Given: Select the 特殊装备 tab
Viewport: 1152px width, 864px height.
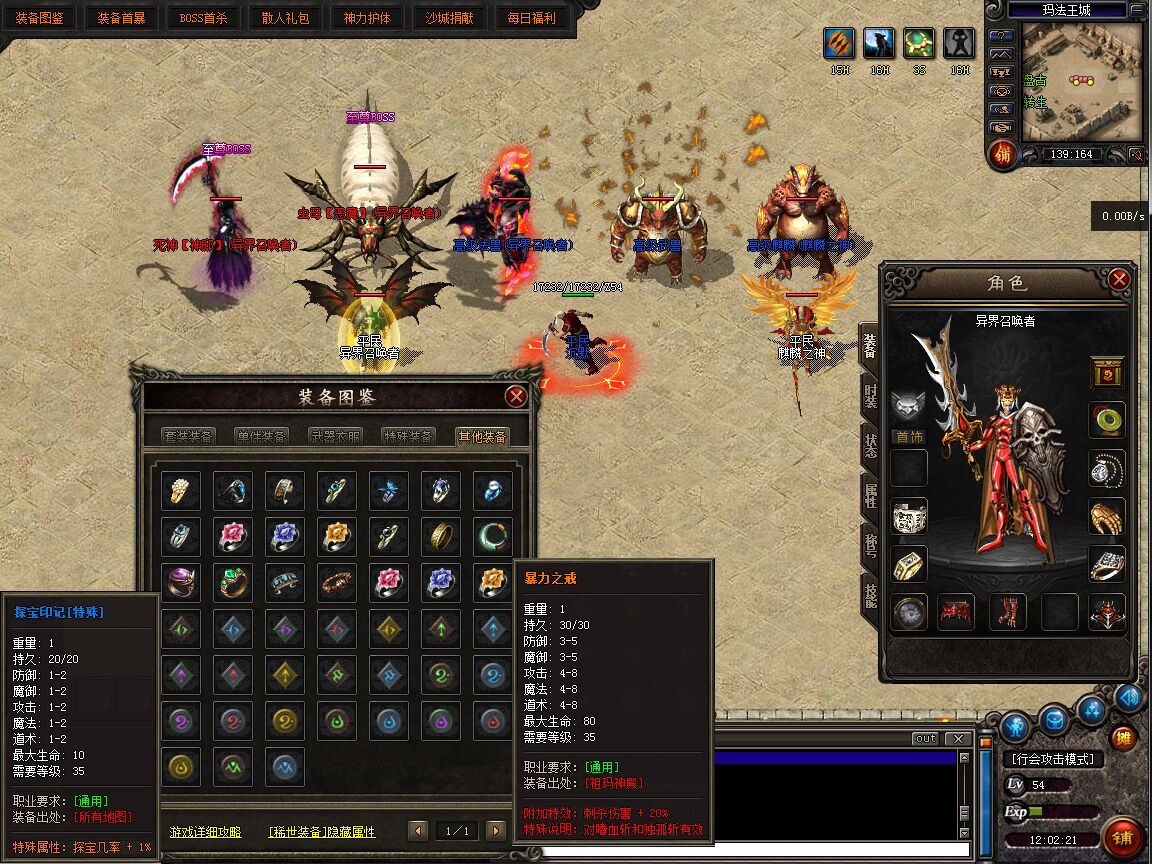Looking at the screenshot, I should pyautogui.click(x=408, y=436).
